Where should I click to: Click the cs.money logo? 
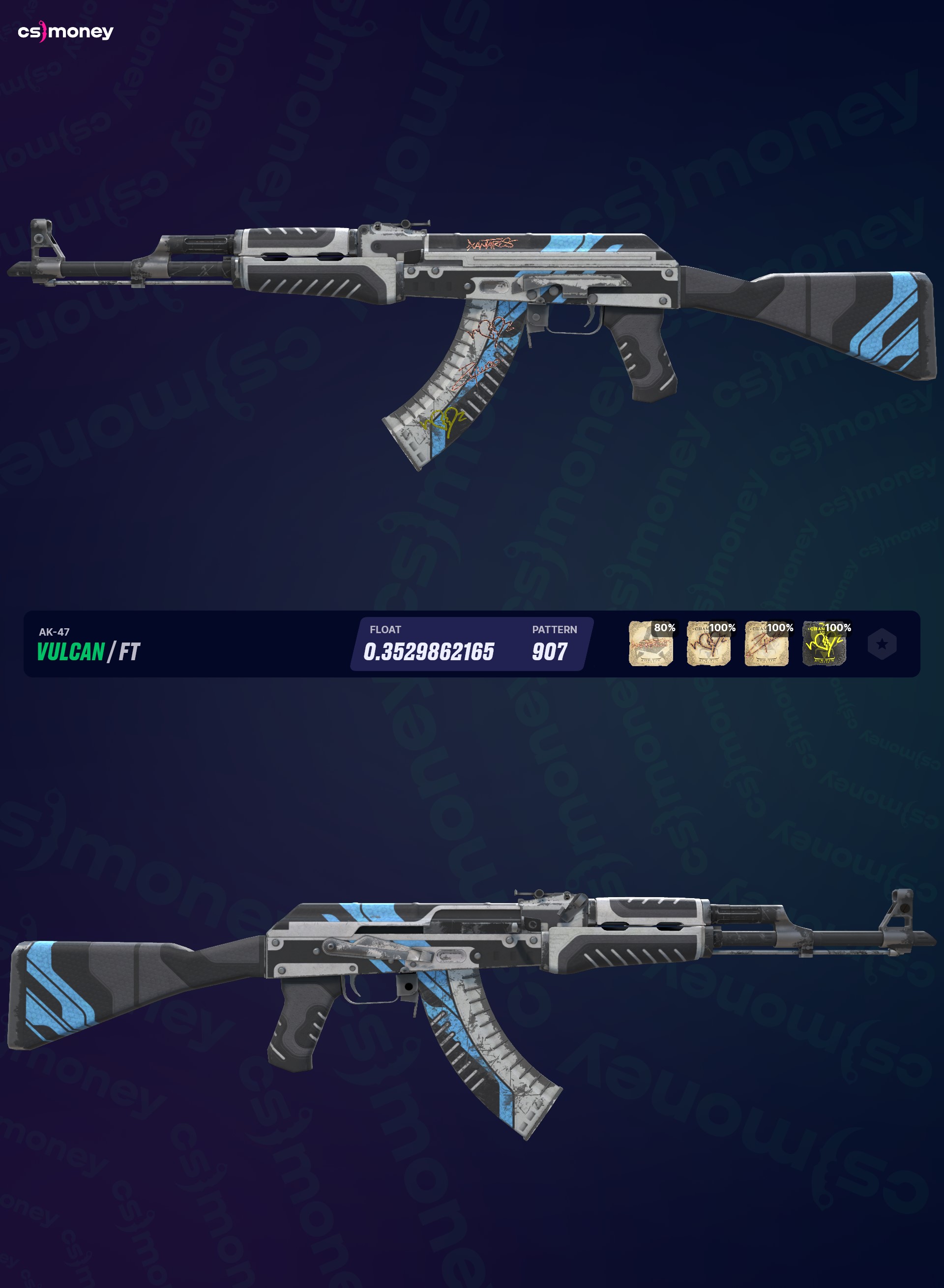point(66,34)
